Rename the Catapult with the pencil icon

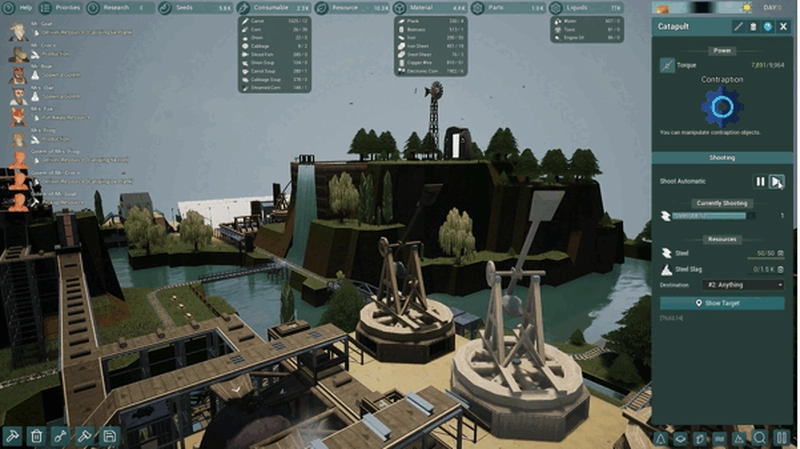[x=738, y=27]
